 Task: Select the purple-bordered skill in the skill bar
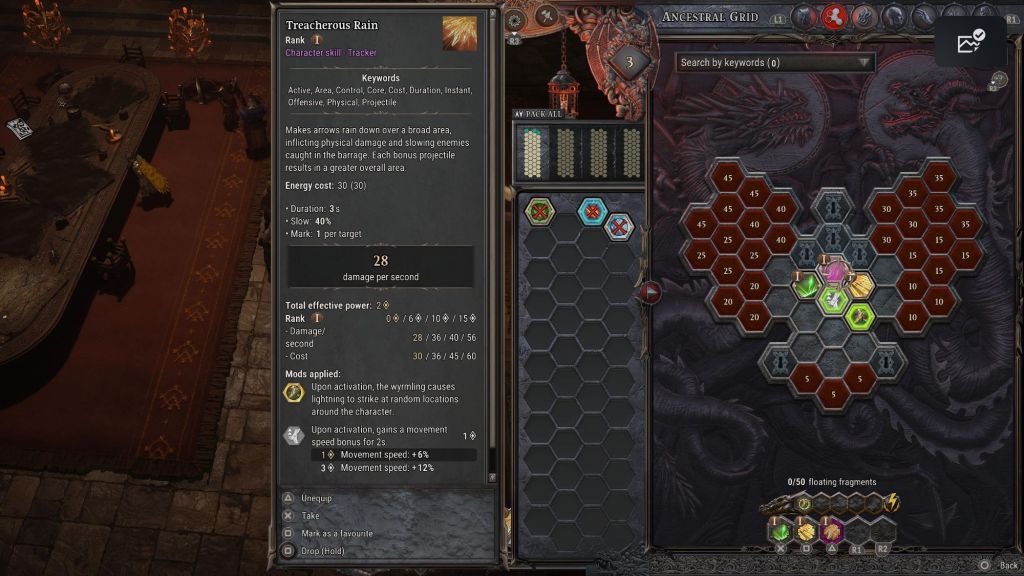tap(832, 531)
